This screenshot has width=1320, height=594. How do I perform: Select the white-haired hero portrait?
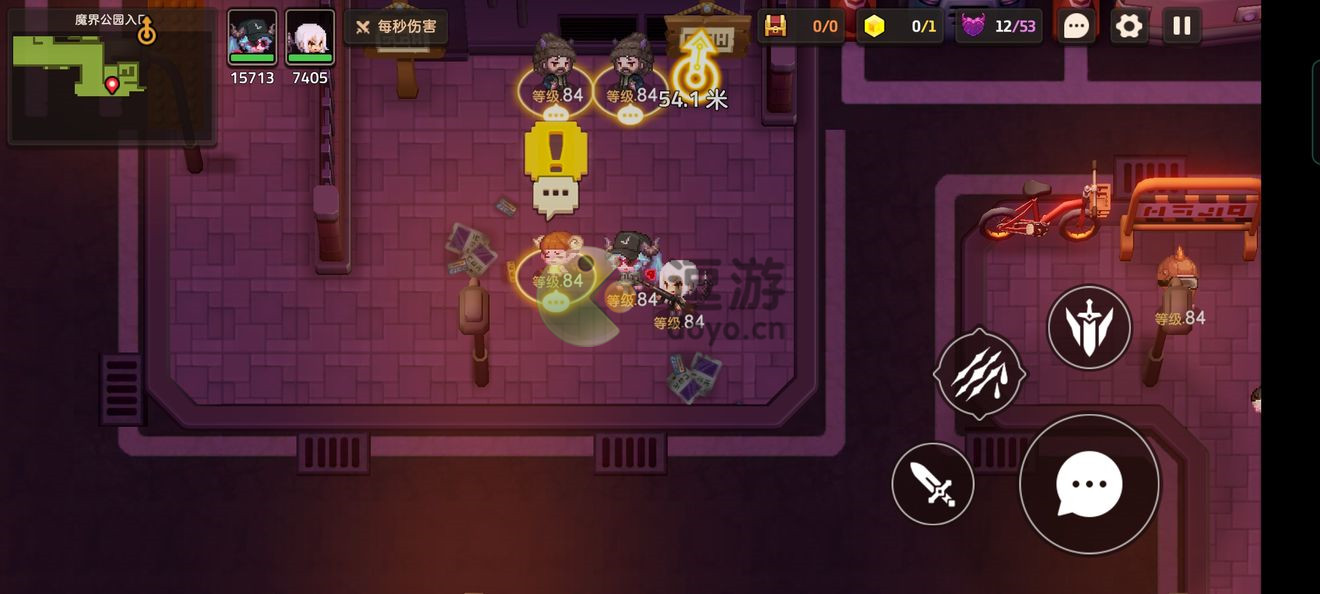[310, 38]
